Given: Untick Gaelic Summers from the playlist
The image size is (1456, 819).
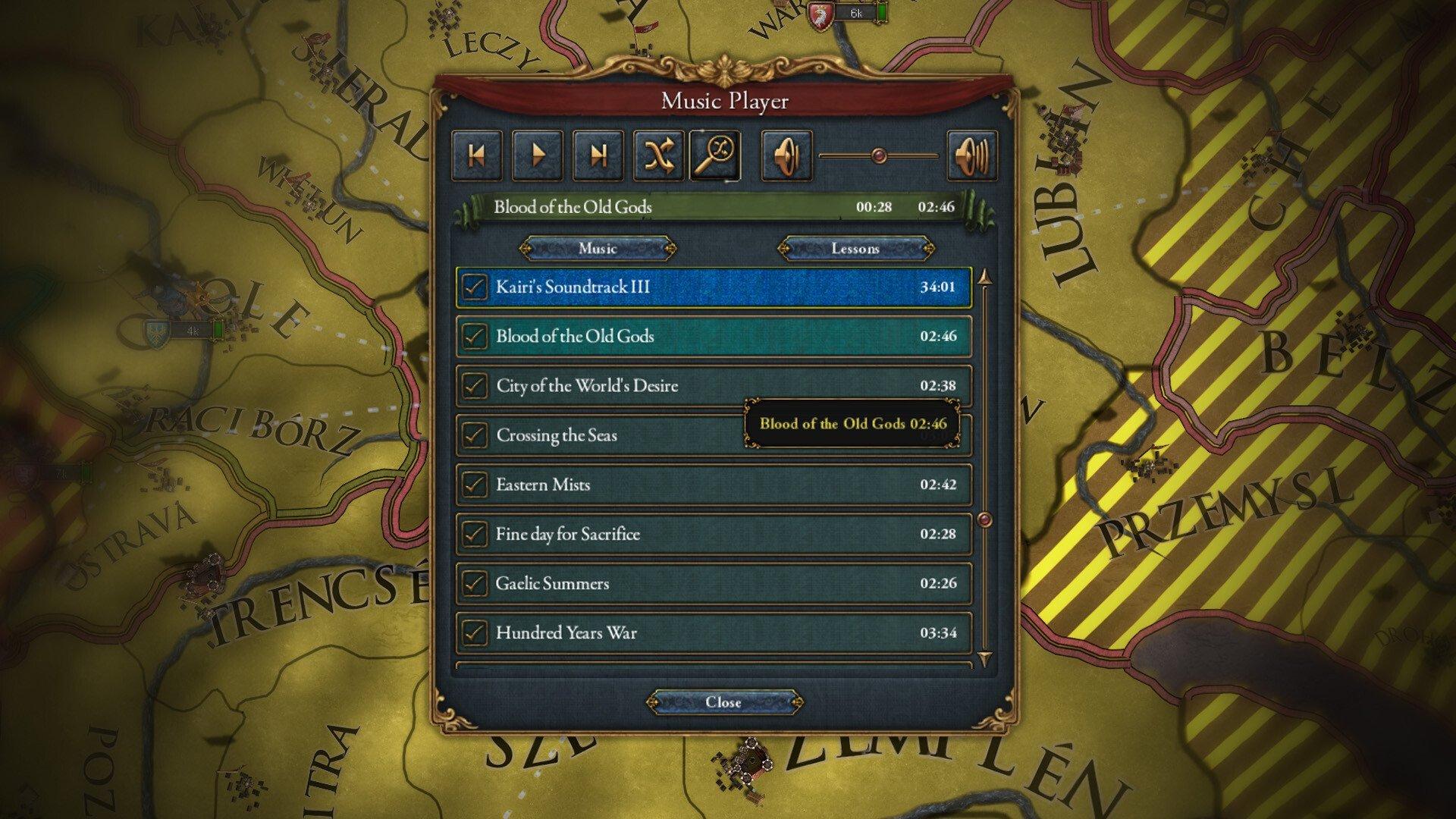Looking at the screenshot, I should click(x=475, y=583).
